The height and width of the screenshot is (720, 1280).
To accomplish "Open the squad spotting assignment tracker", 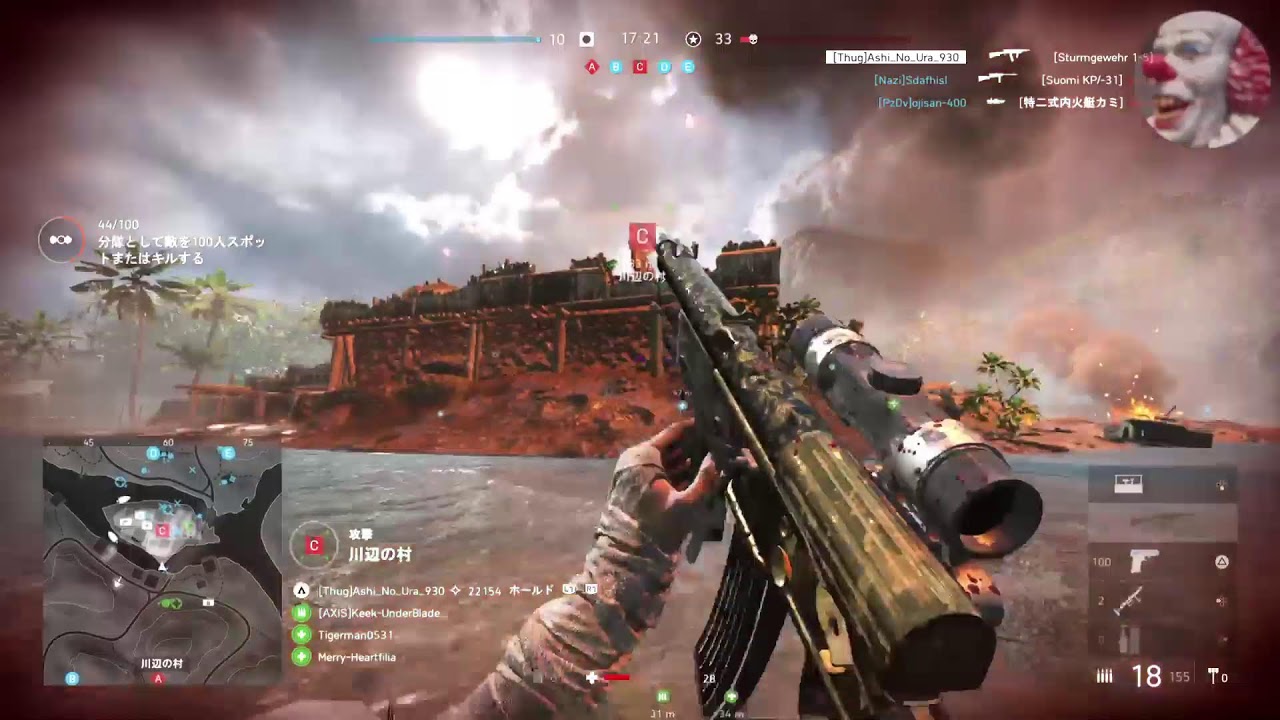I will (x=60, y=240).
